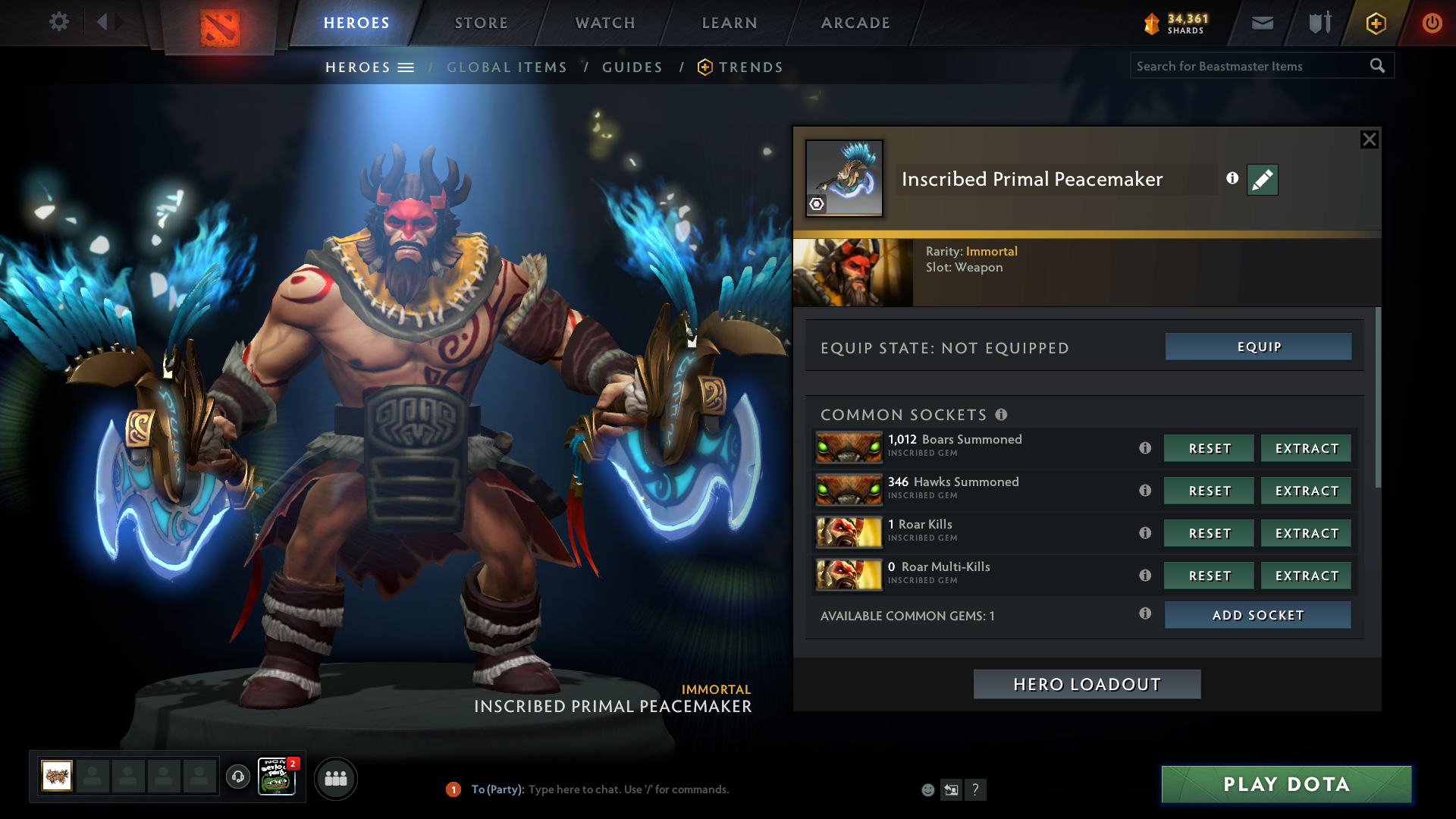The image size is (1456, 819).
Task: Quit the game via the power button
Action: (1432, 23)
